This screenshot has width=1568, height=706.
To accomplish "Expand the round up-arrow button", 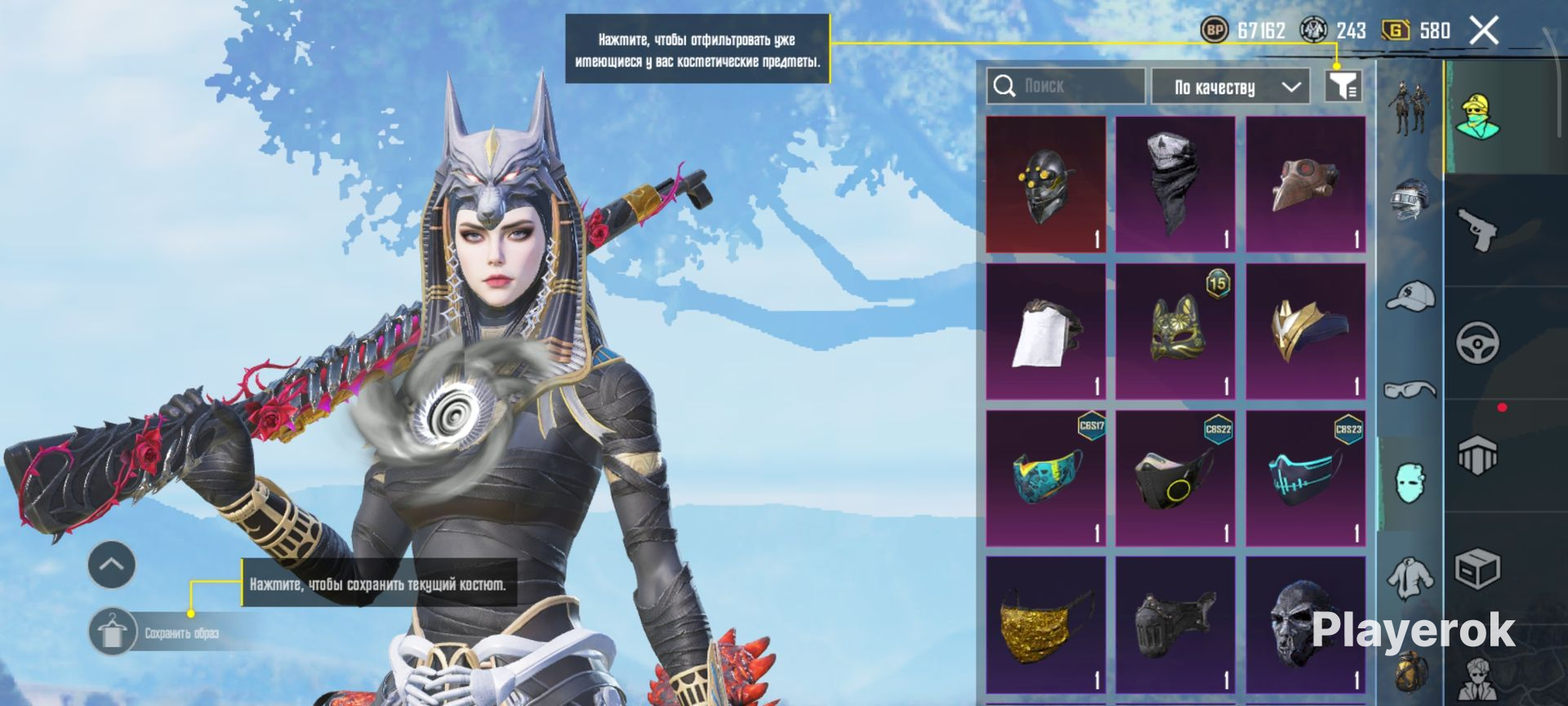I will click(x=112, y=564).
